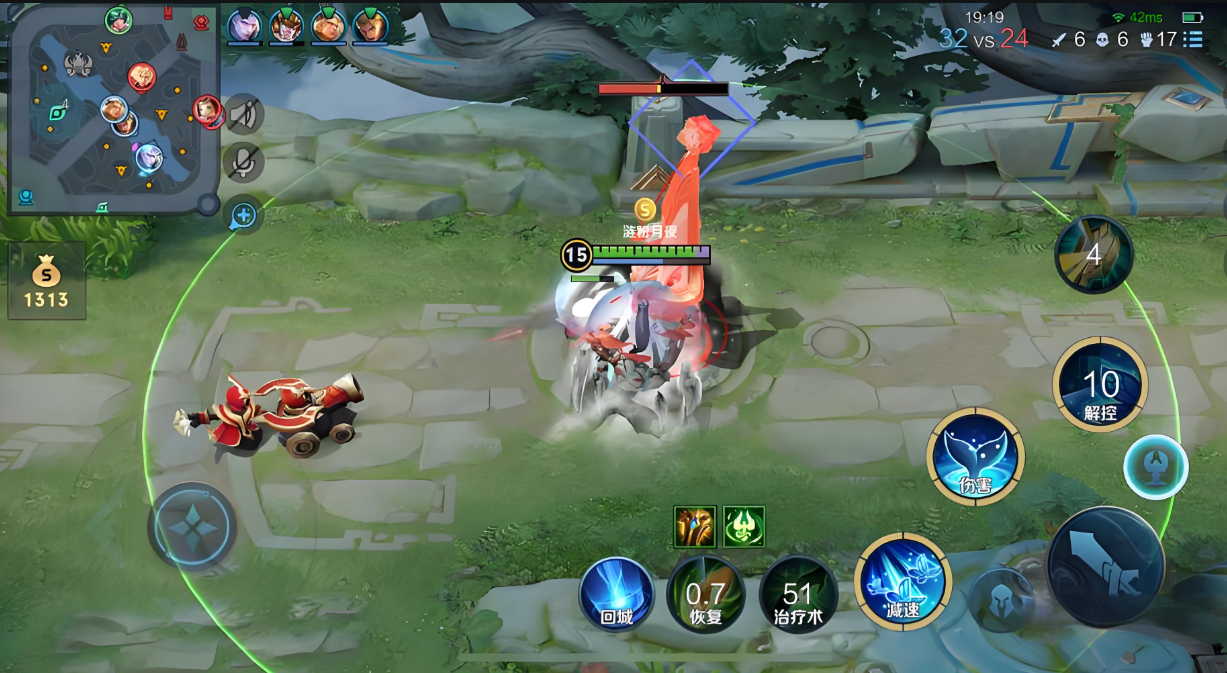Use the 解控 skill on cooldown

pyautogui.click(x=1100, y=385)
